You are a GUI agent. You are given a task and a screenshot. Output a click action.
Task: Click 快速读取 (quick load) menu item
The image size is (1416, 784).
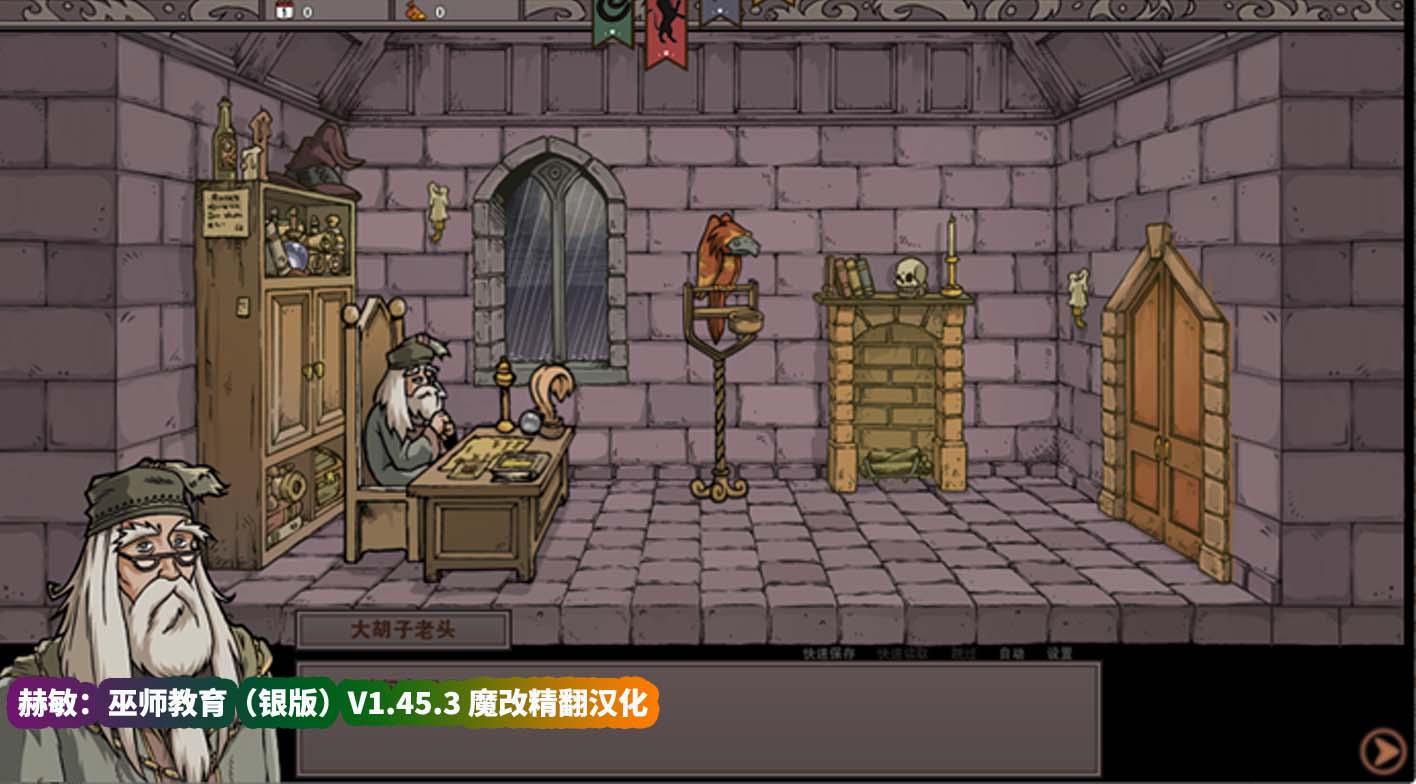pyautogui.click(x=900, y=653)
